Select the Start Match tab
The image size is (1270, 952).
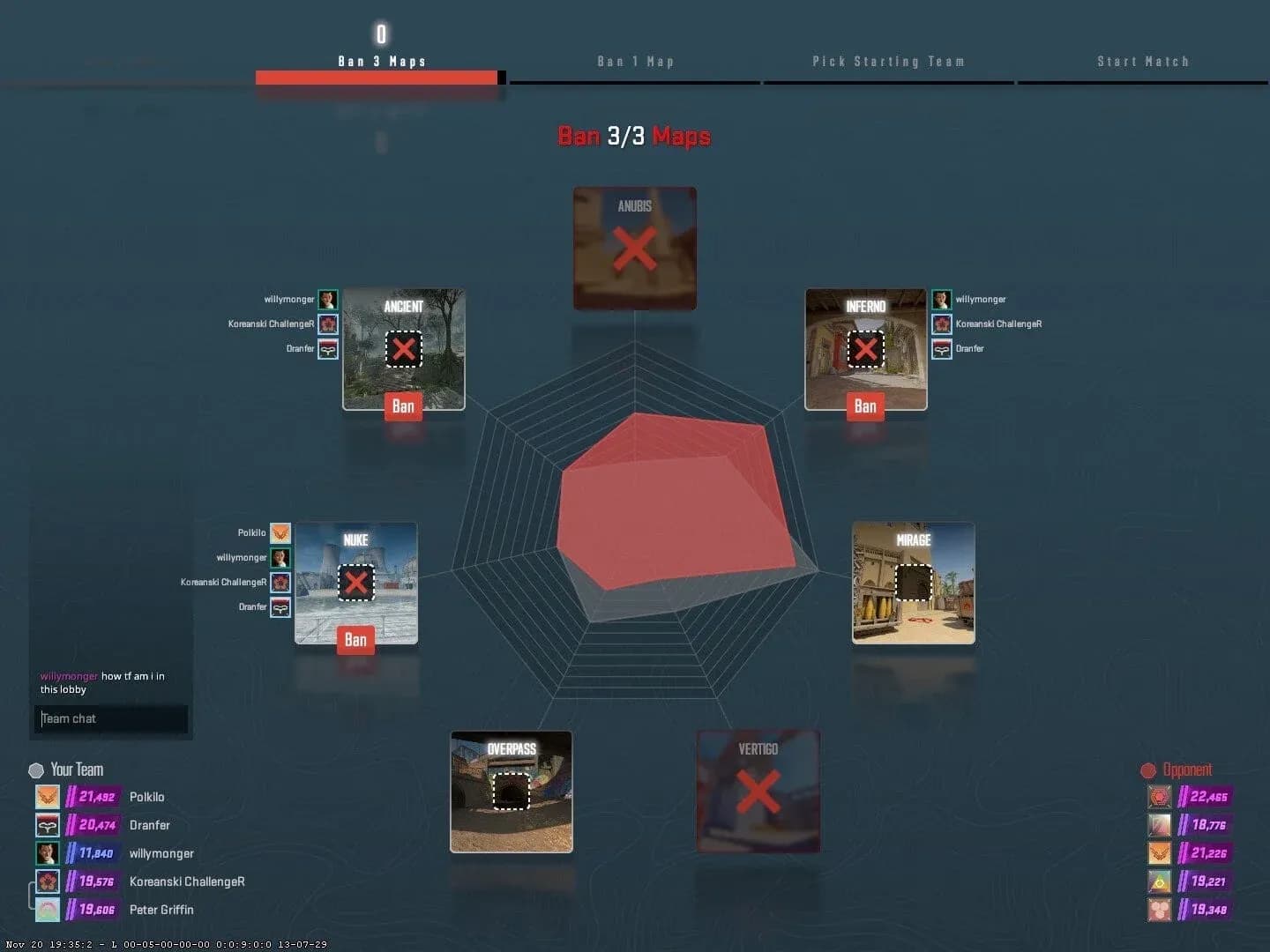click(x=1143, y=61)
